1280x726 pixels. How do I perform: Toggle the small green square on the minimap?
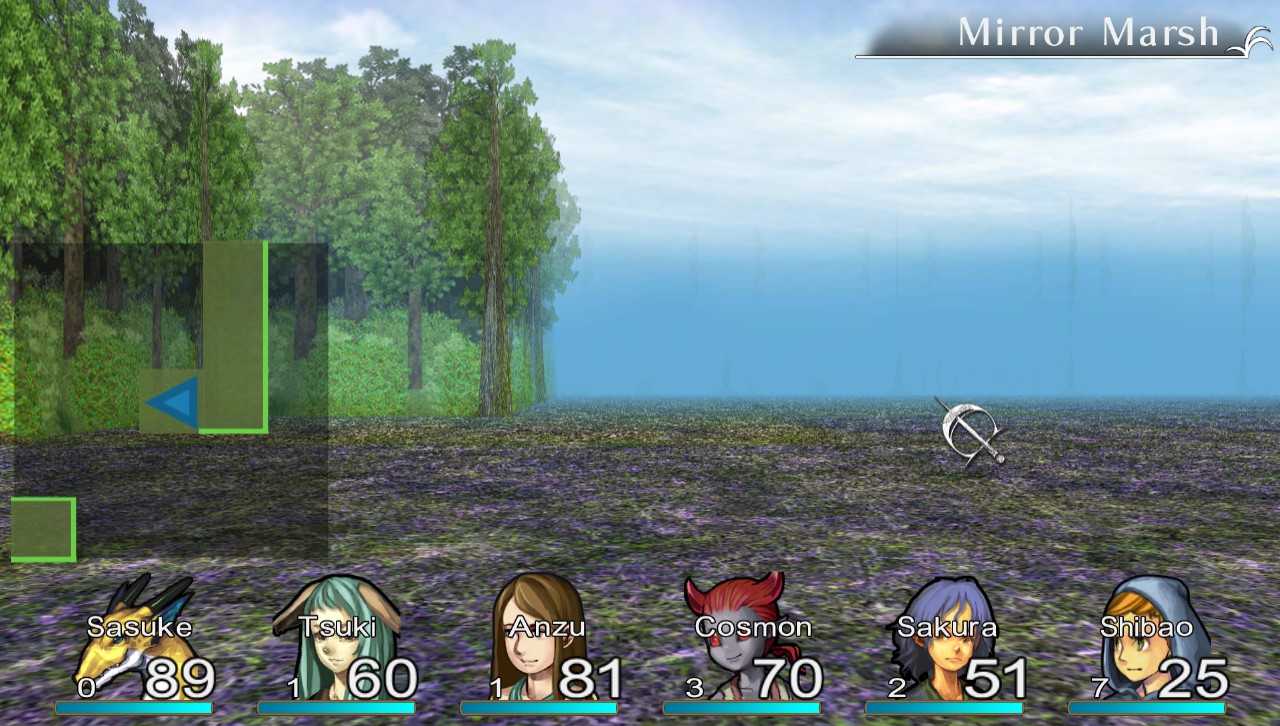pos(44,527)
